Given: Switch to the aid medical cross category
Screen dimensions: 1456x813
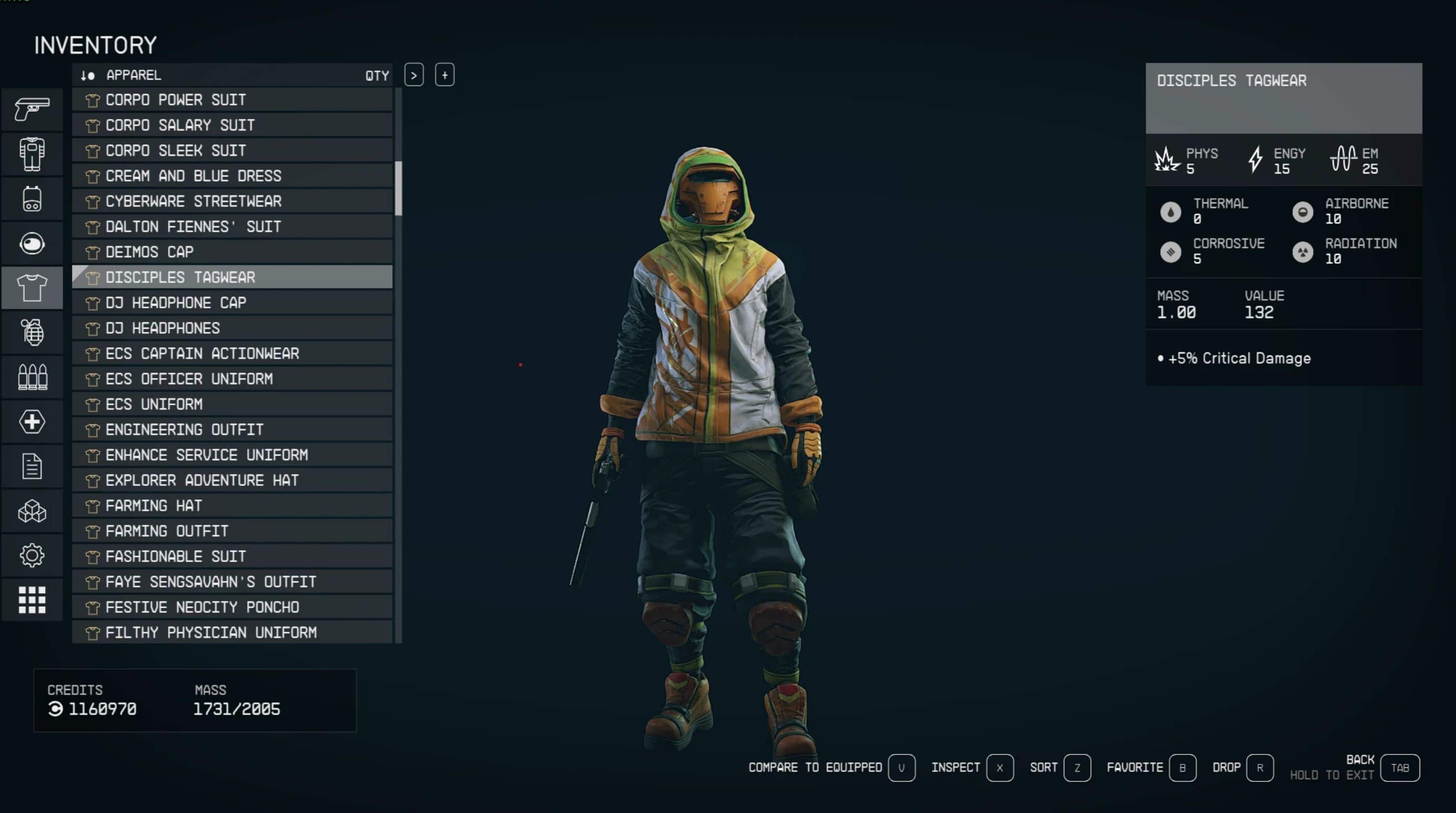Looking at the screenshot, I should 32,422.
